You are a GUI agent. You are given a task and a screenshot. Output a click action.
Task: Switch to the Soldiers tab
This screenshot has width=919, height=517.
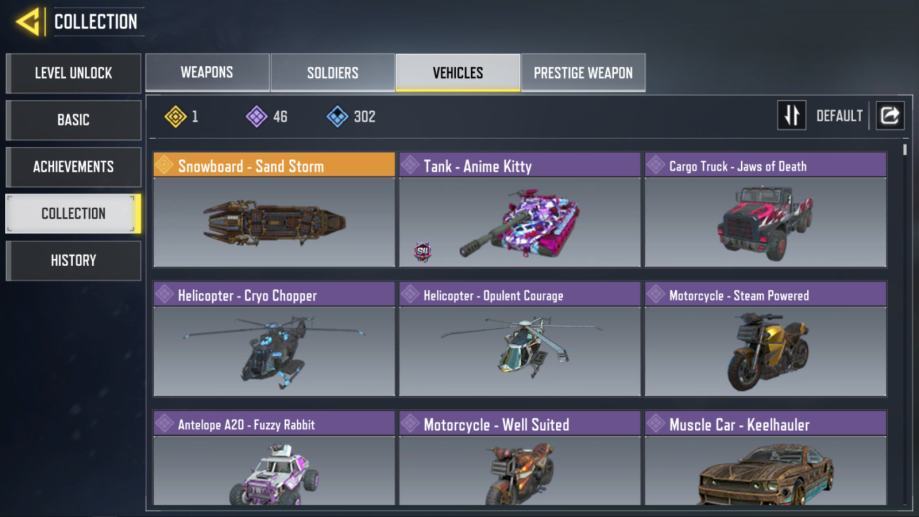coord(332,73)
